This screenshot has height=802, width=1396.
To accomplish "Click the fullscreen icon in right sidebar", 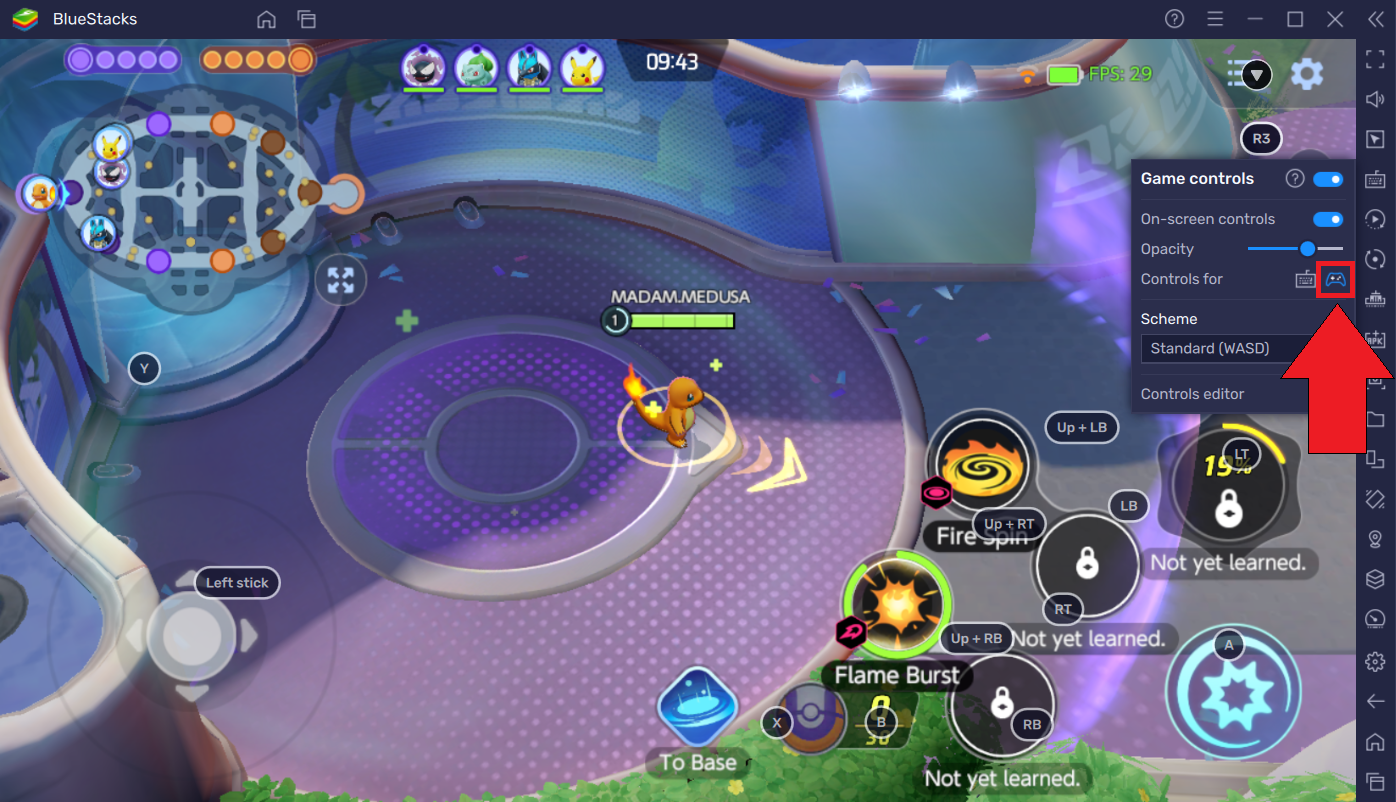I will click(x=1375, y=60).
